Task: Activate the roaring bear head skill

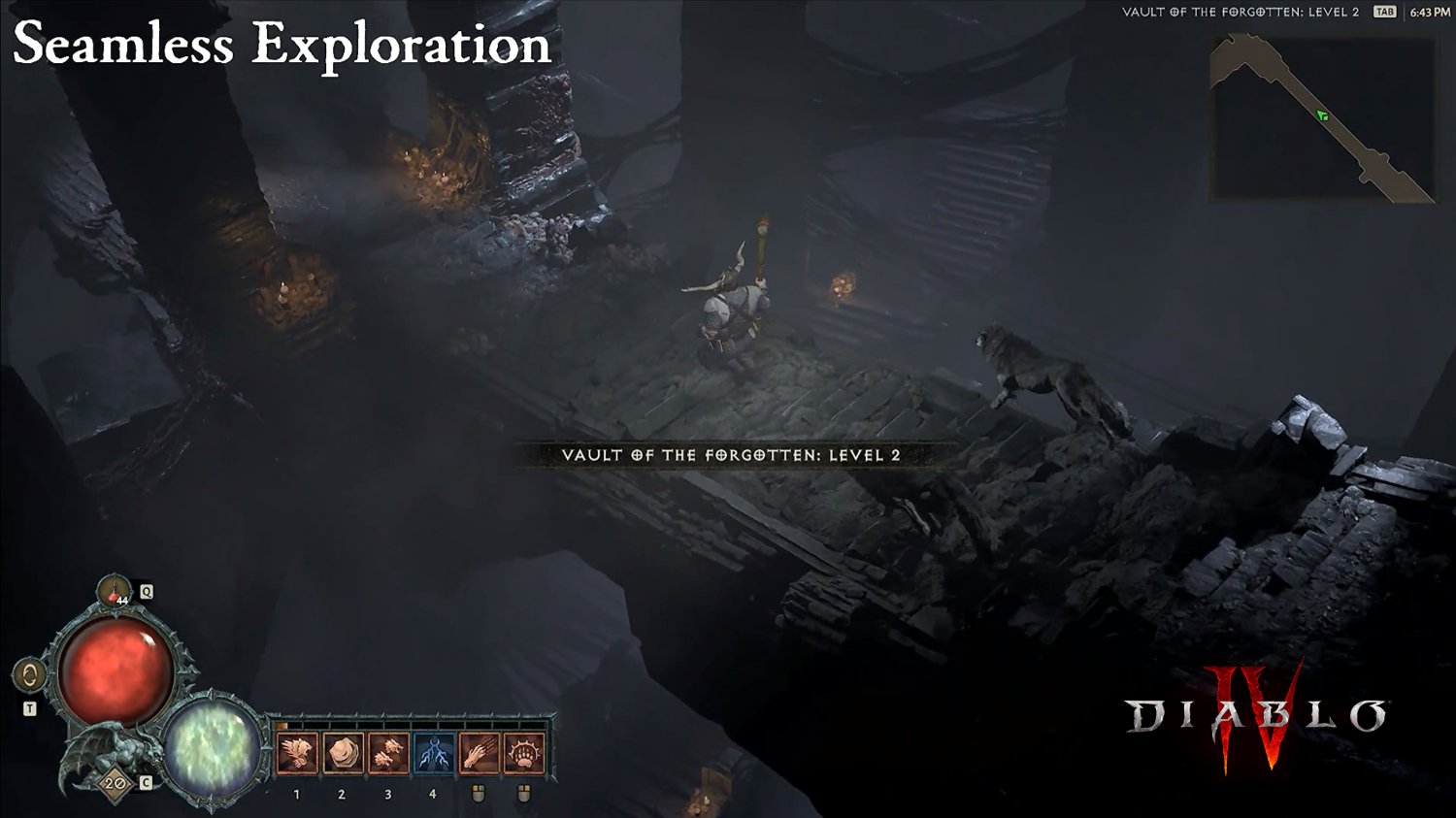Action: (297, 753)
